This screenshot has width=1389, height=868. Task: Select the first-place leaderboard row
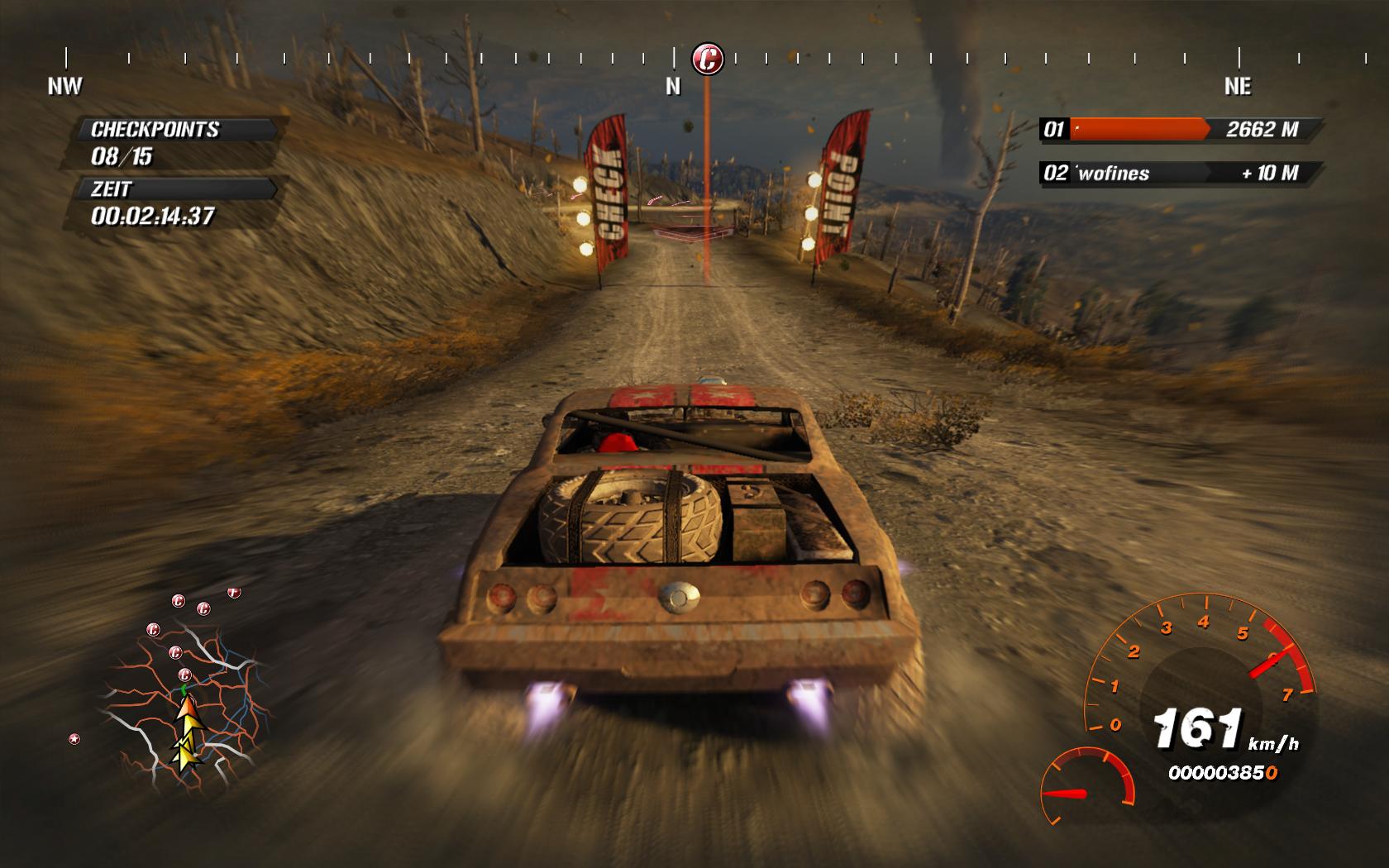pyautogui.click(x=1178, y=129)
